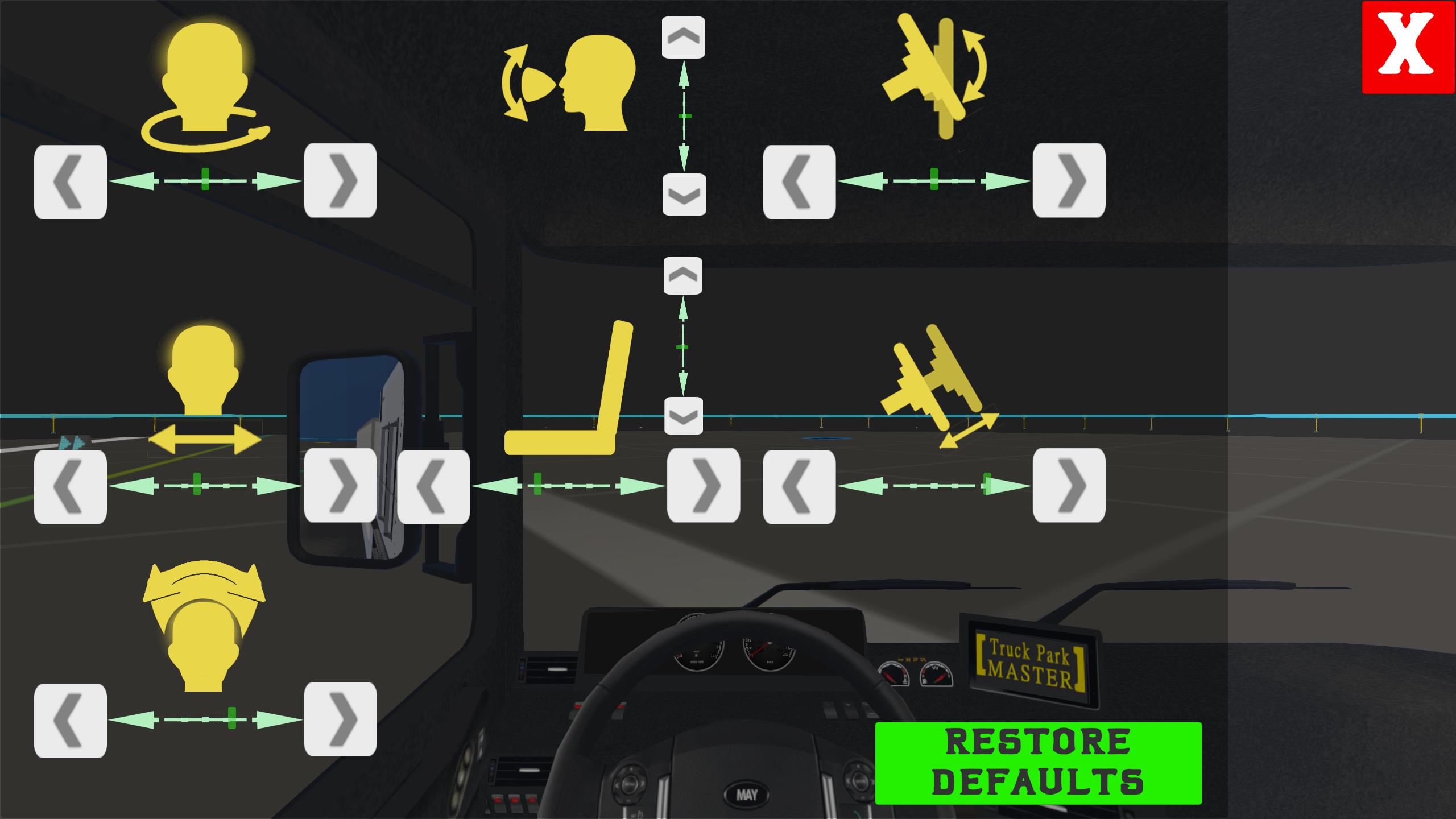
Task: Click the up arrow for head tilt
Action: [683, 37]
